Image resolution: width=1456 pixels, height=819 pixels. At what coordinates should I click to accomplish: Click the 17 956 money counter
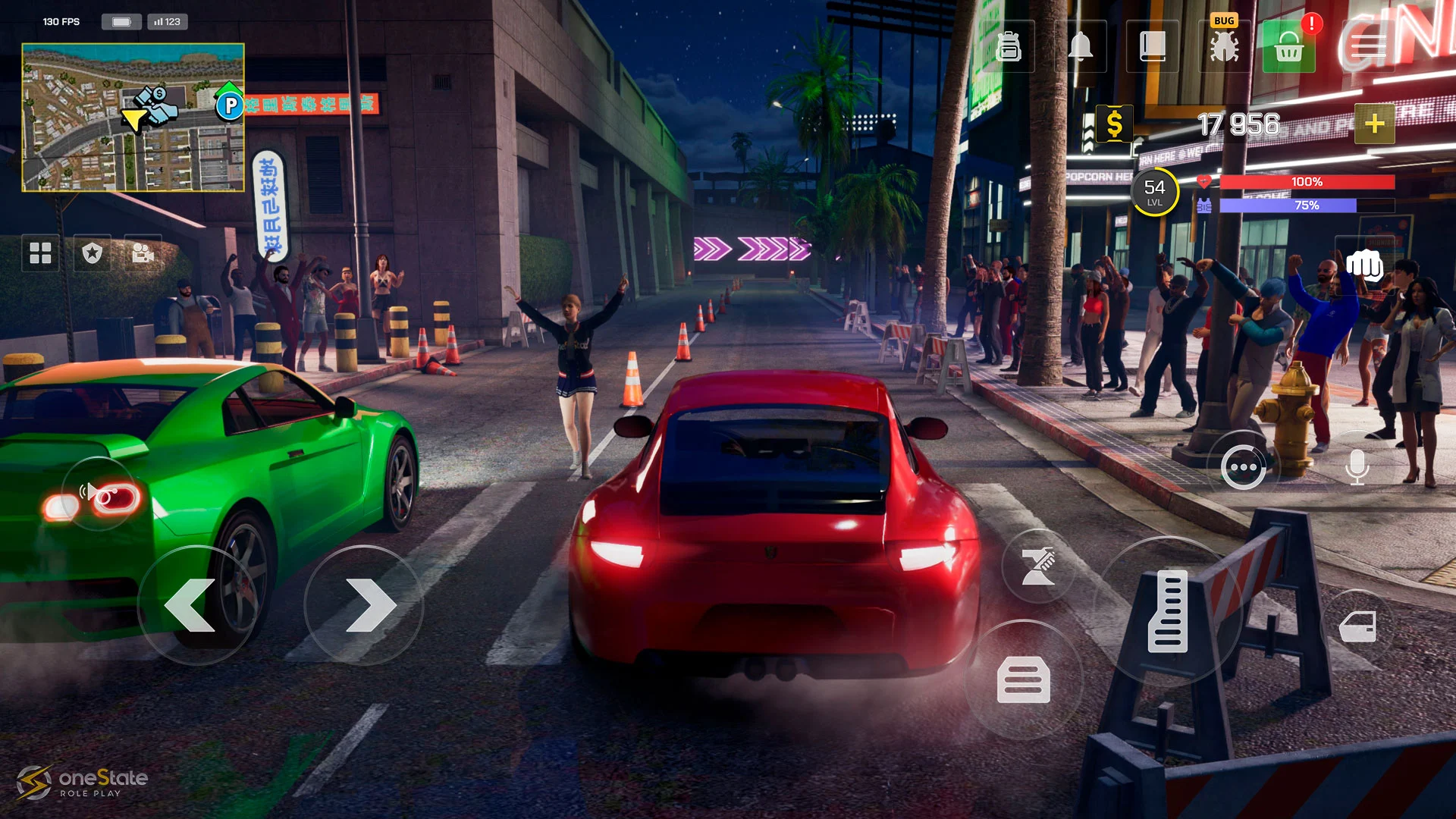coord(1237,124)
